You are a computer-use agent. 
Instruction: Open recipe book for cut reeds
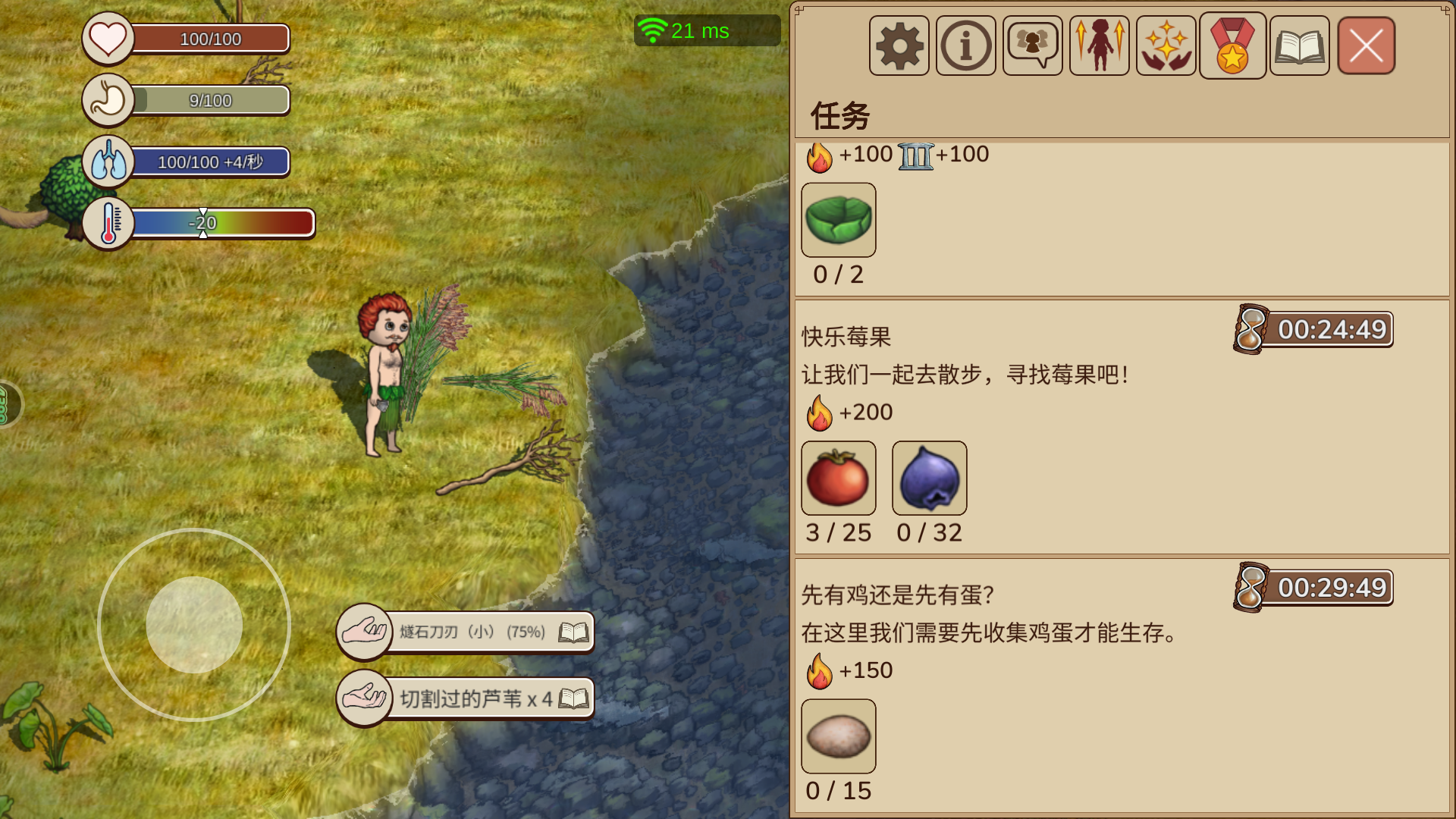[x=573, y=698]
